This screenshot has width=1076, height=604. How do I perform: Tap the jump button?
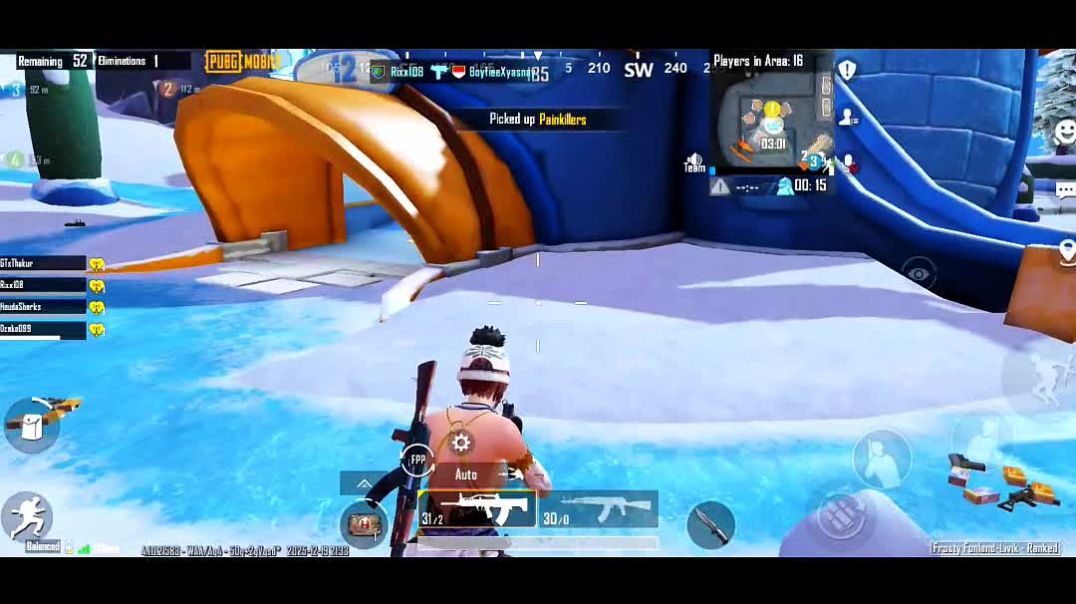tap(1035, 377)
